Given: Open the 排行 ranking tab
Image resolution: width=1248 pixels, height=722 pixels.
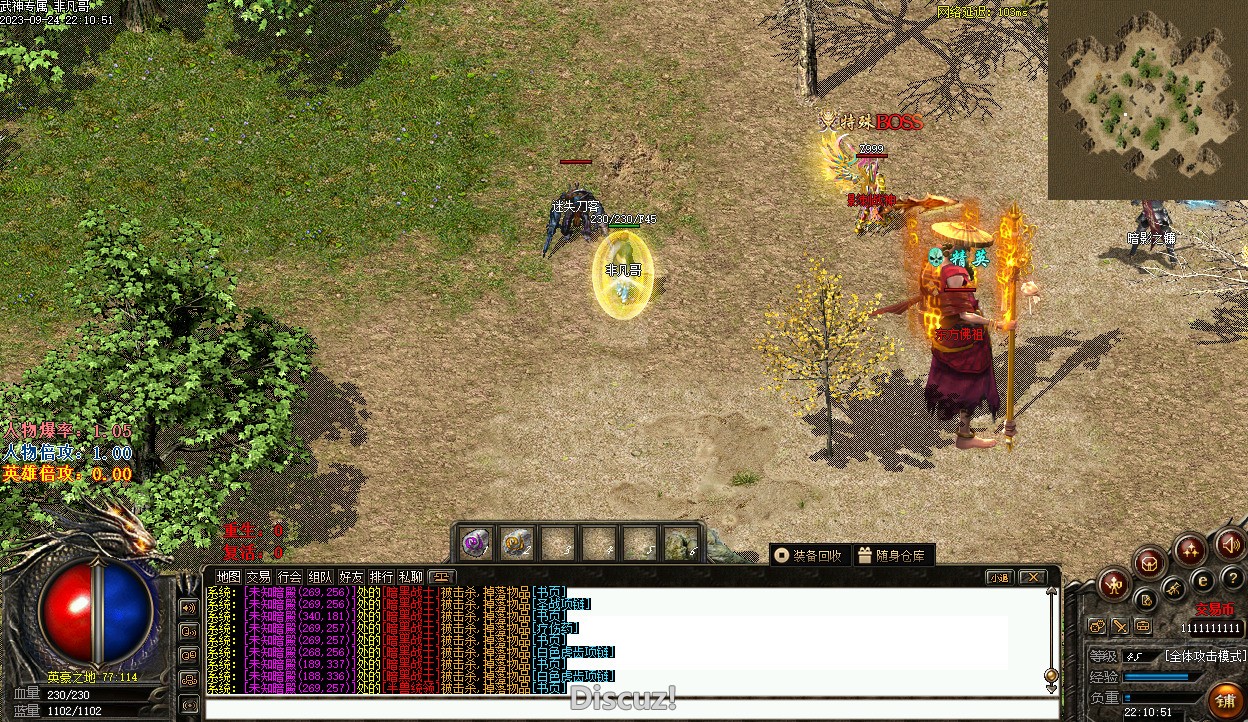Looking at the screenshot, I should [381, 577].
